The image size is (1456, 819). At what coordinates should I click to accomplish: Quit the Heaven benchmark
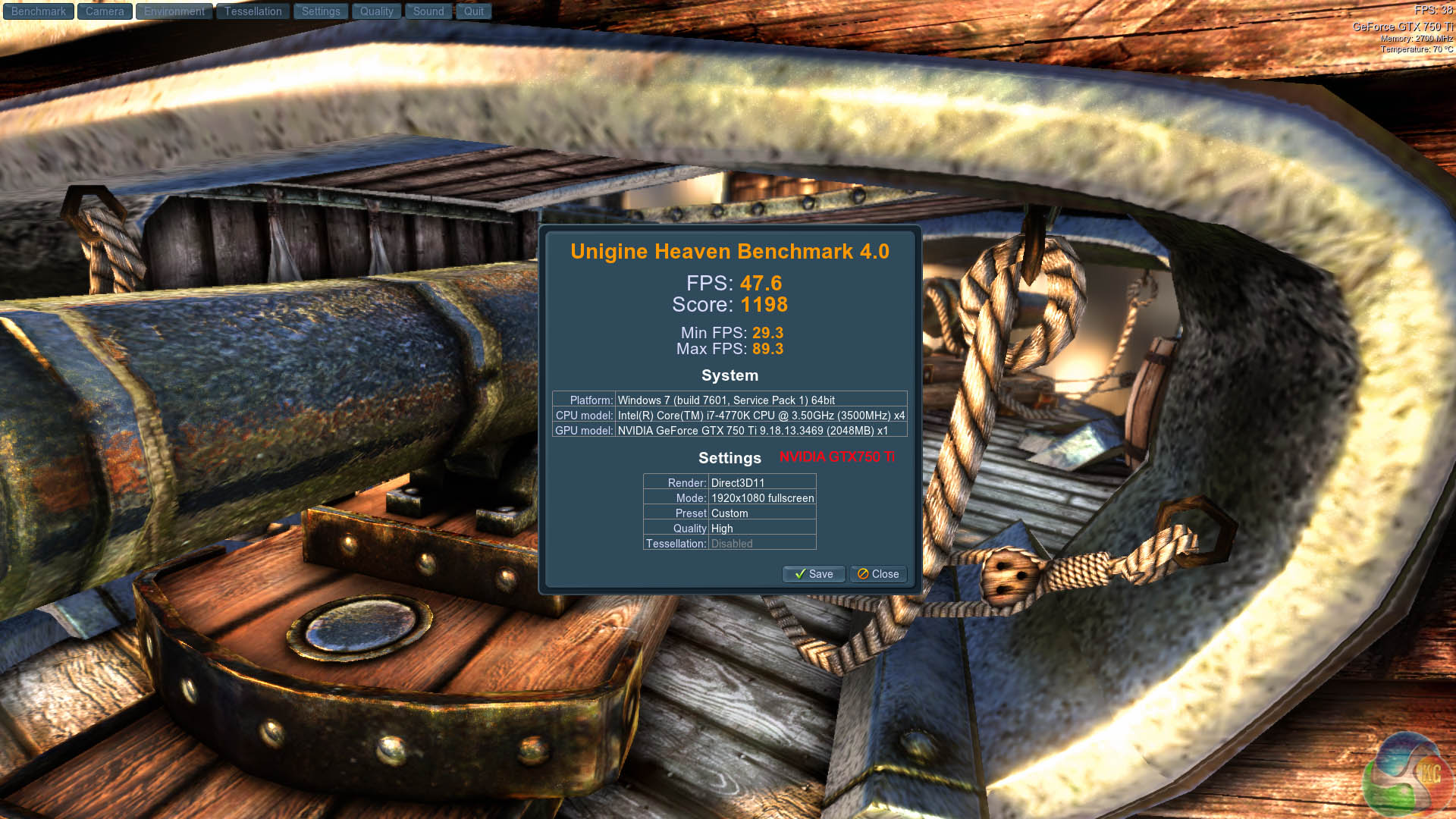(474, 11)
